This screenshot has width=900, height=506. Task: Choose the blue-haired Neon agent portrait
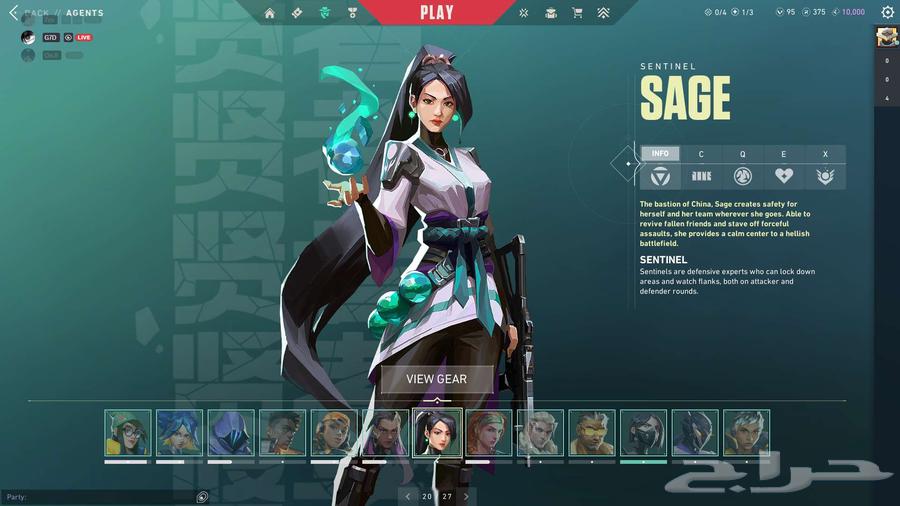(179, 433)
